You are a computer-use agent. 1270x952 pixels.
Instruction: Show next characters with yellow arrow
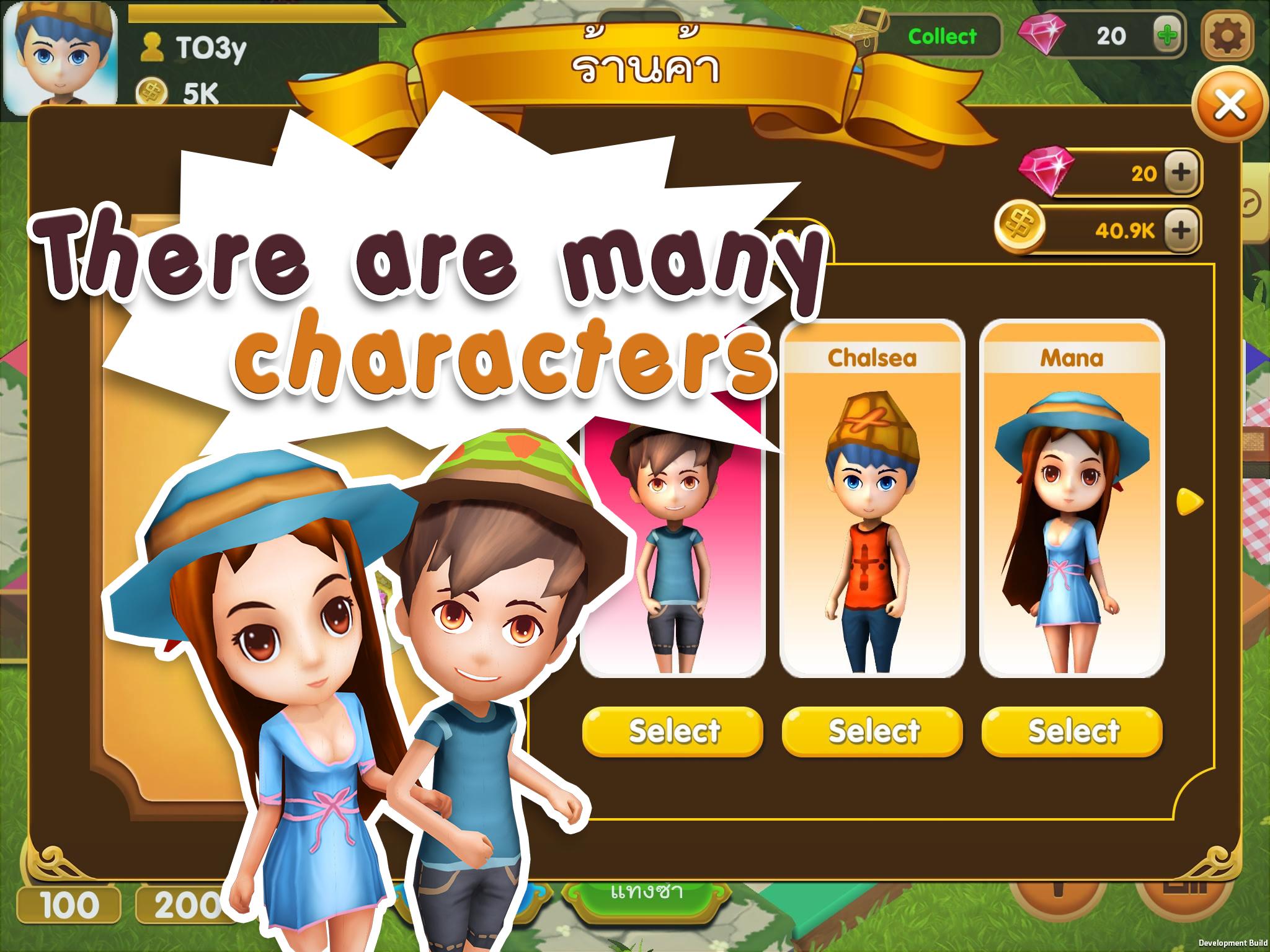point(1189,501)
